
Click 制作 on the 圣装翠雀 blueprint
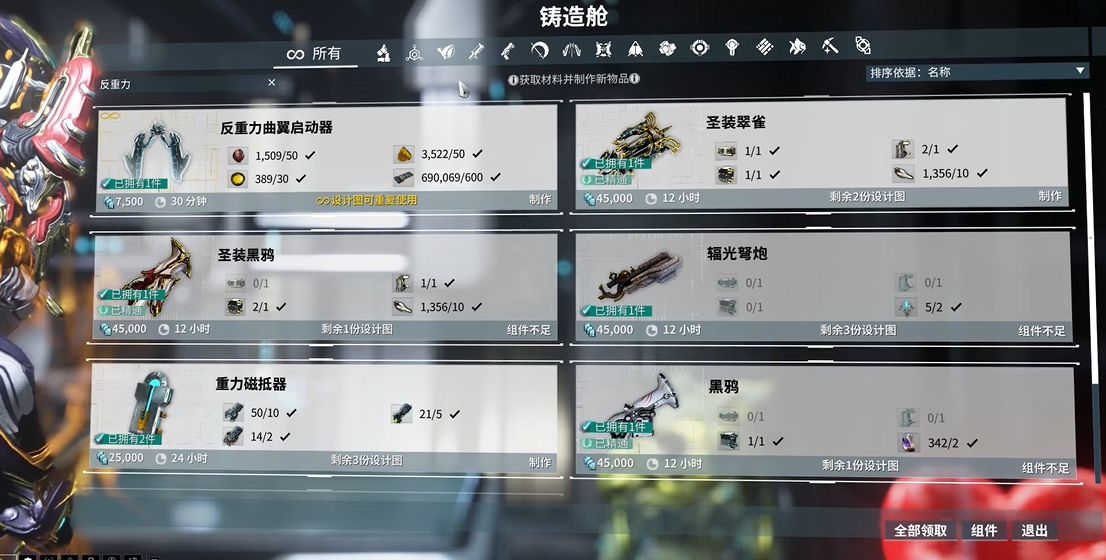(x=1049, y=196)
